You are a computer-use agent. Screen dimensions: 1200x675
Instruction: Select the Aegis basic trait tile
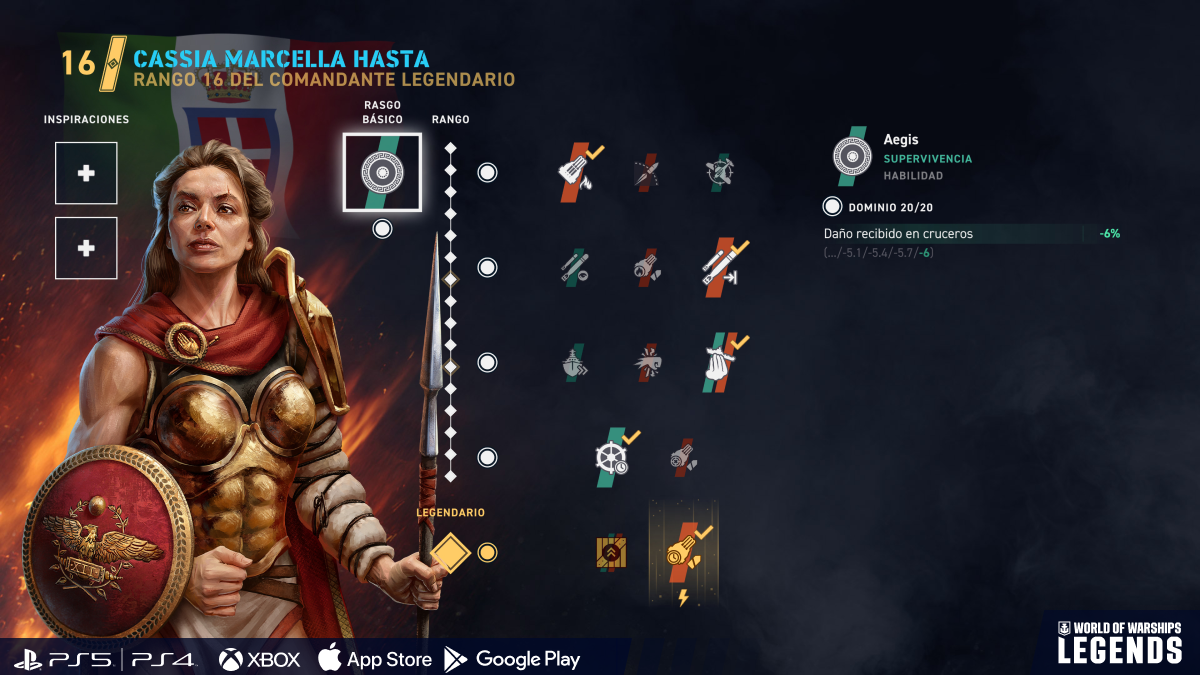pyautogui.click(x=382, y=172)
